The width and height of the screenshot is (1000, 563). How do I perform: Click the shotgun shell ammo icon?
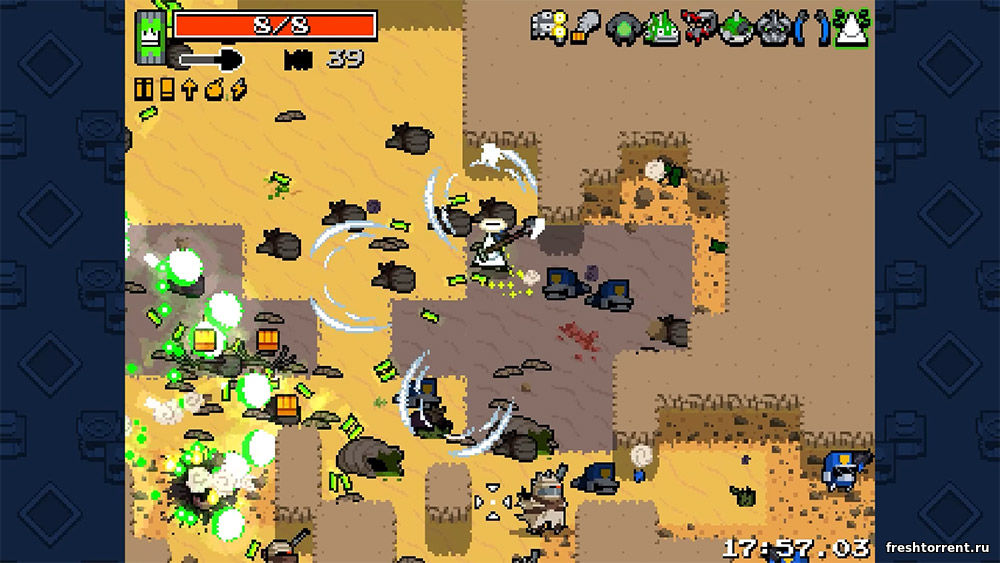tap(166, 89)
